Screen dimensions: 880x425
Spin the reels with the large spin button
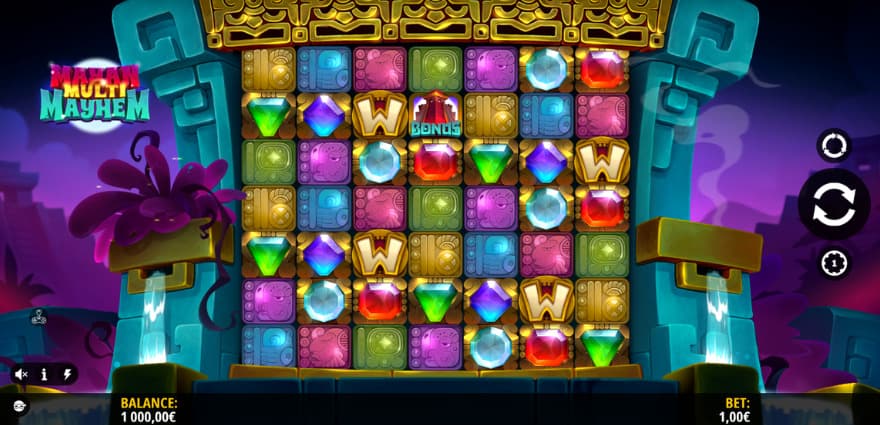point(833,204)
